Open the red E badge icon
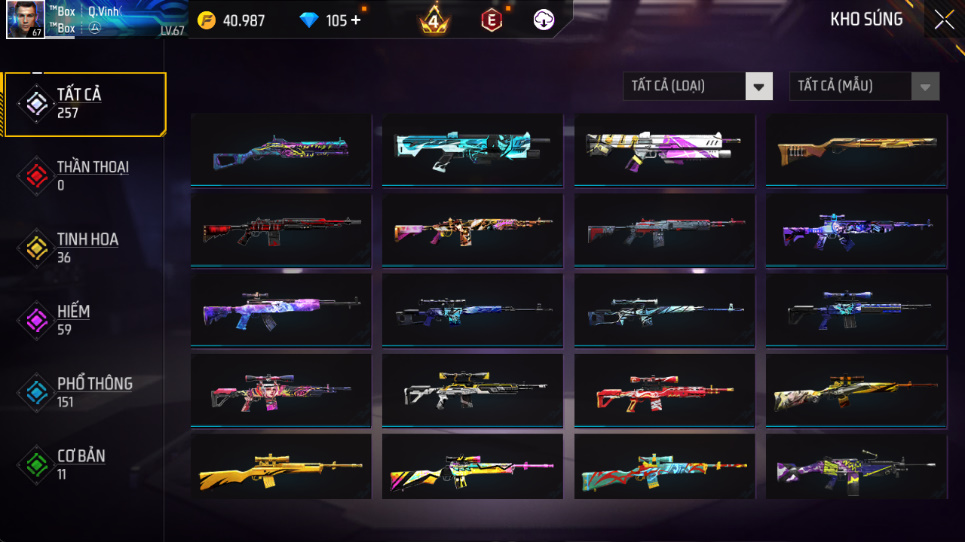This screenshot has width=965, height=542. 491,20
